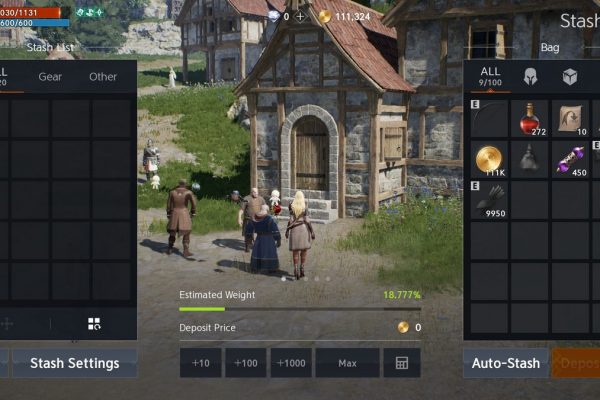This screenshot has width=600, height=400.
Task: Select the gold coin item slot
Action: pos(490,160)
